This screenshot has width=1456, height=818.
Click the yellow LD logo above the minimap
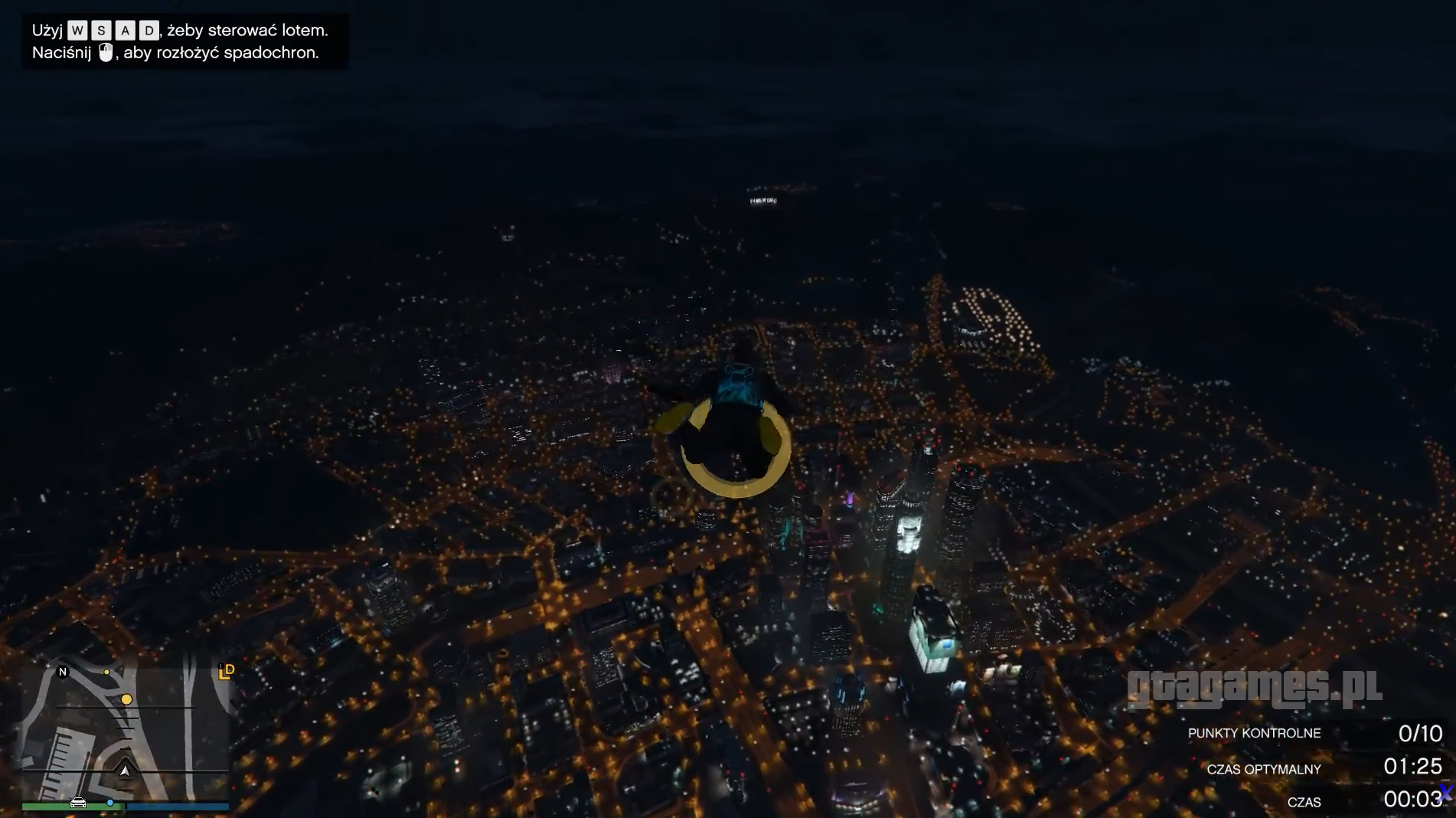tap(227, 672)
